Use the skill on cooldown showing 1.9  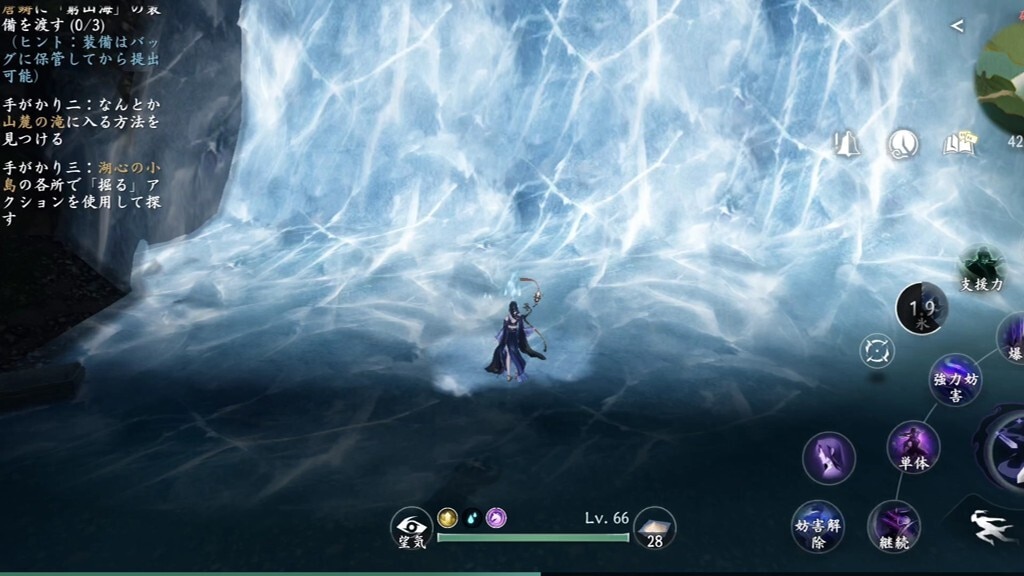click(921, 307)
